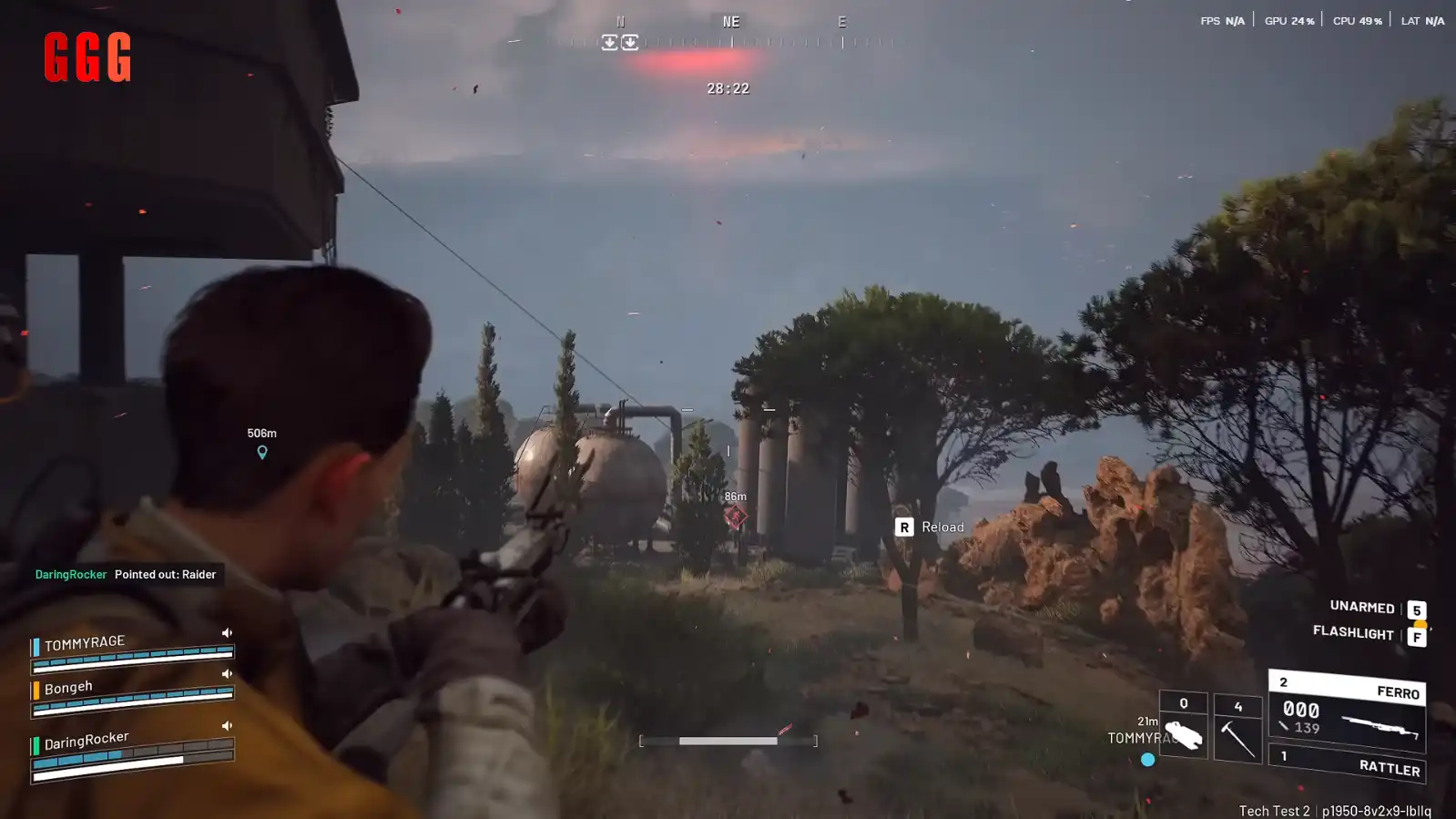Select squad member Bongeh in the team list
1456x819 pixels.
[x=68, y=688]
